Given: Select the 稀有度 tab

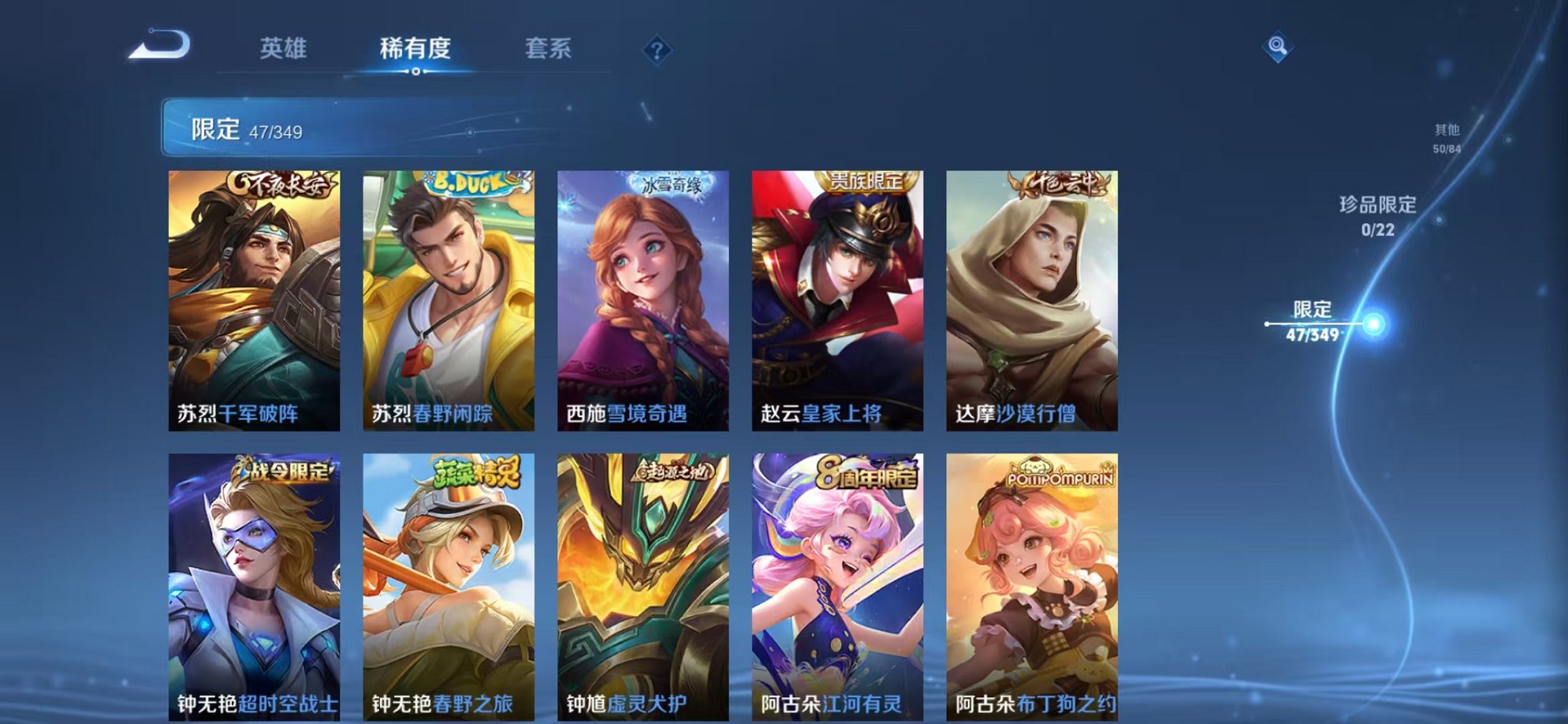Looking at the screenshot, I should coord(415,48).
